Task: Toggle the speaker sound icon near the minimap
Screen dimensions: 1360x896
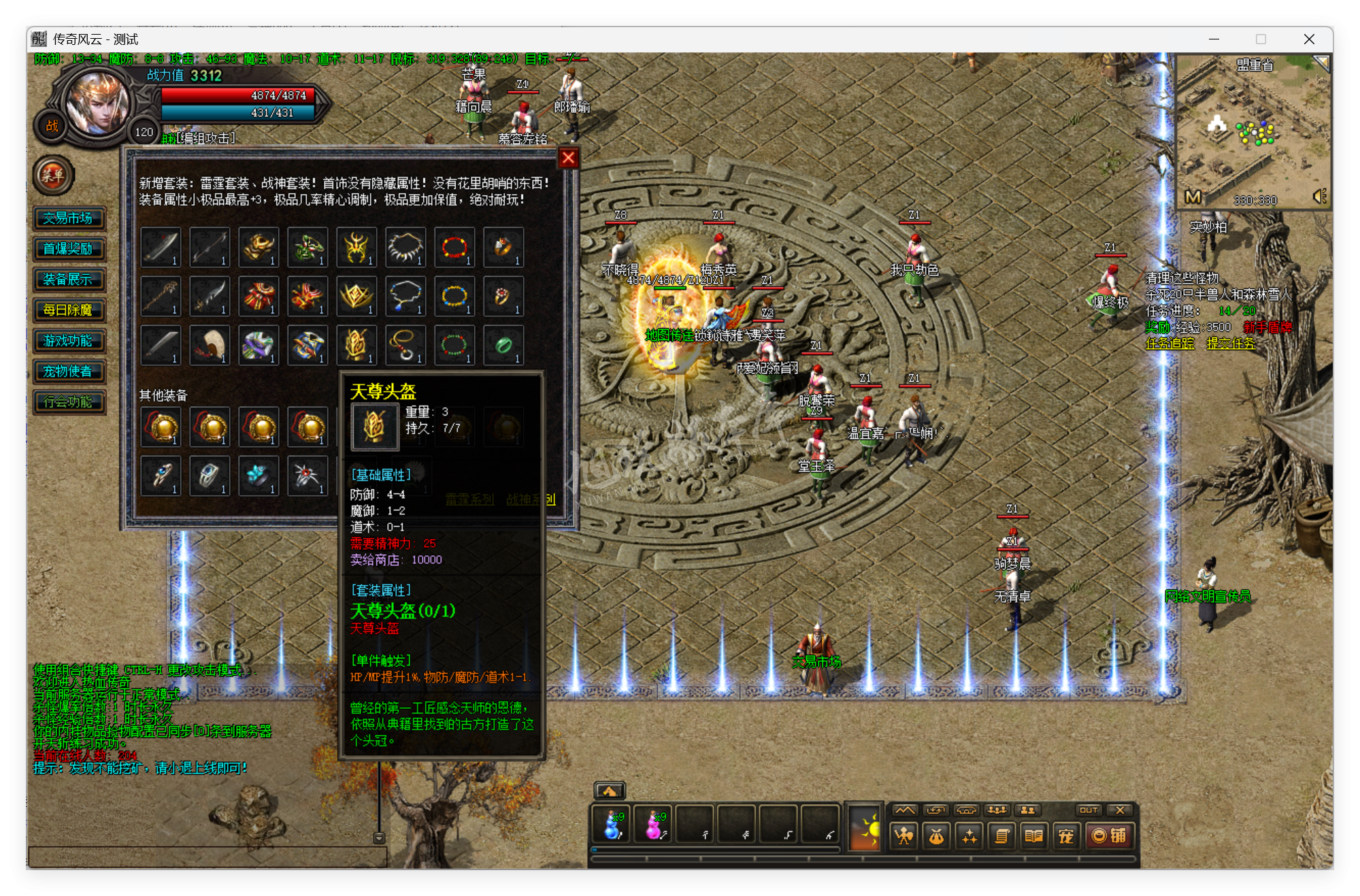Action: [x=1318, y=197]
